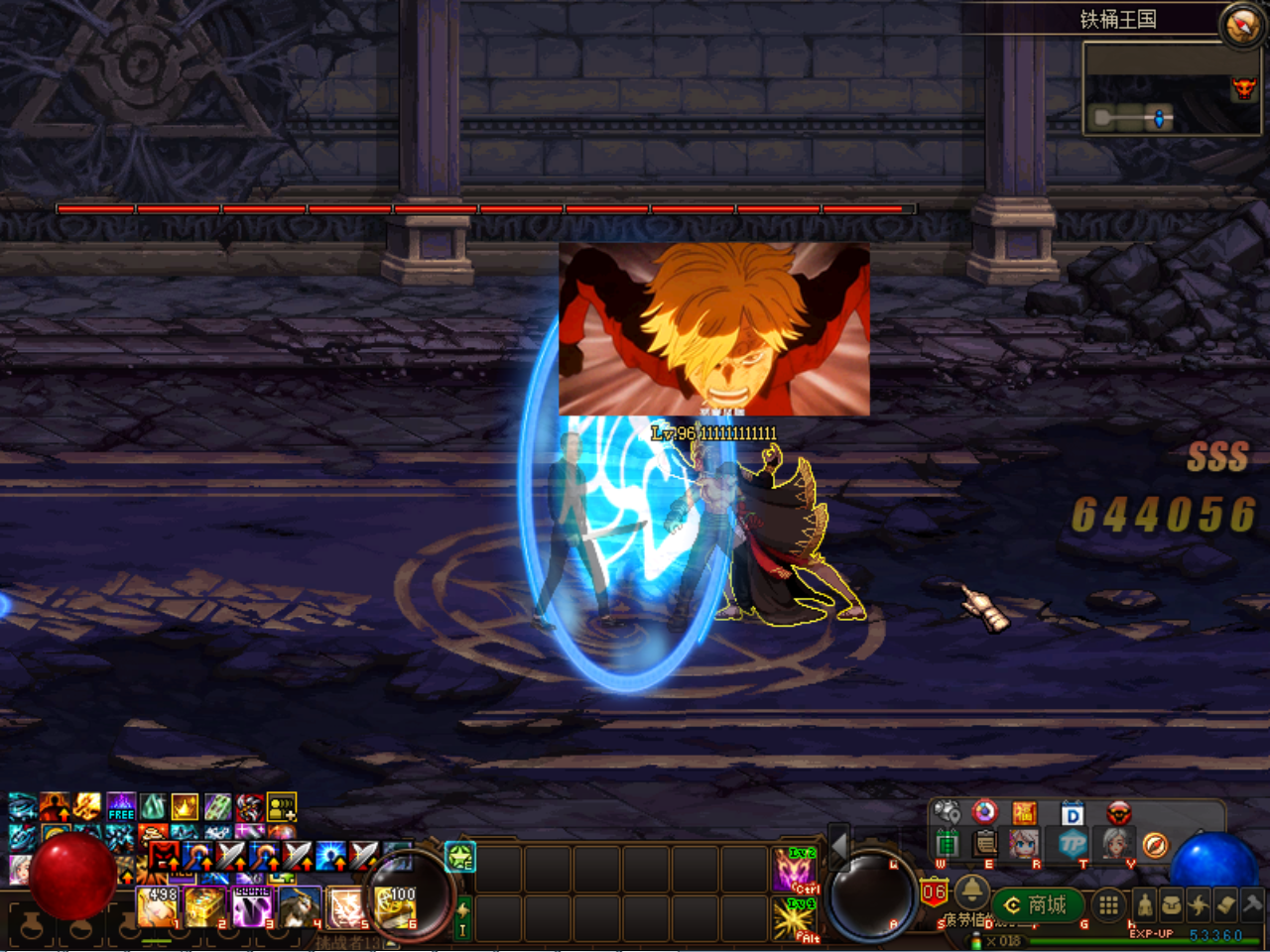Use the golden treasure chest in quick slot 2
The width and height of the screenshot is (1270, 952).
(x=203, y=907)
